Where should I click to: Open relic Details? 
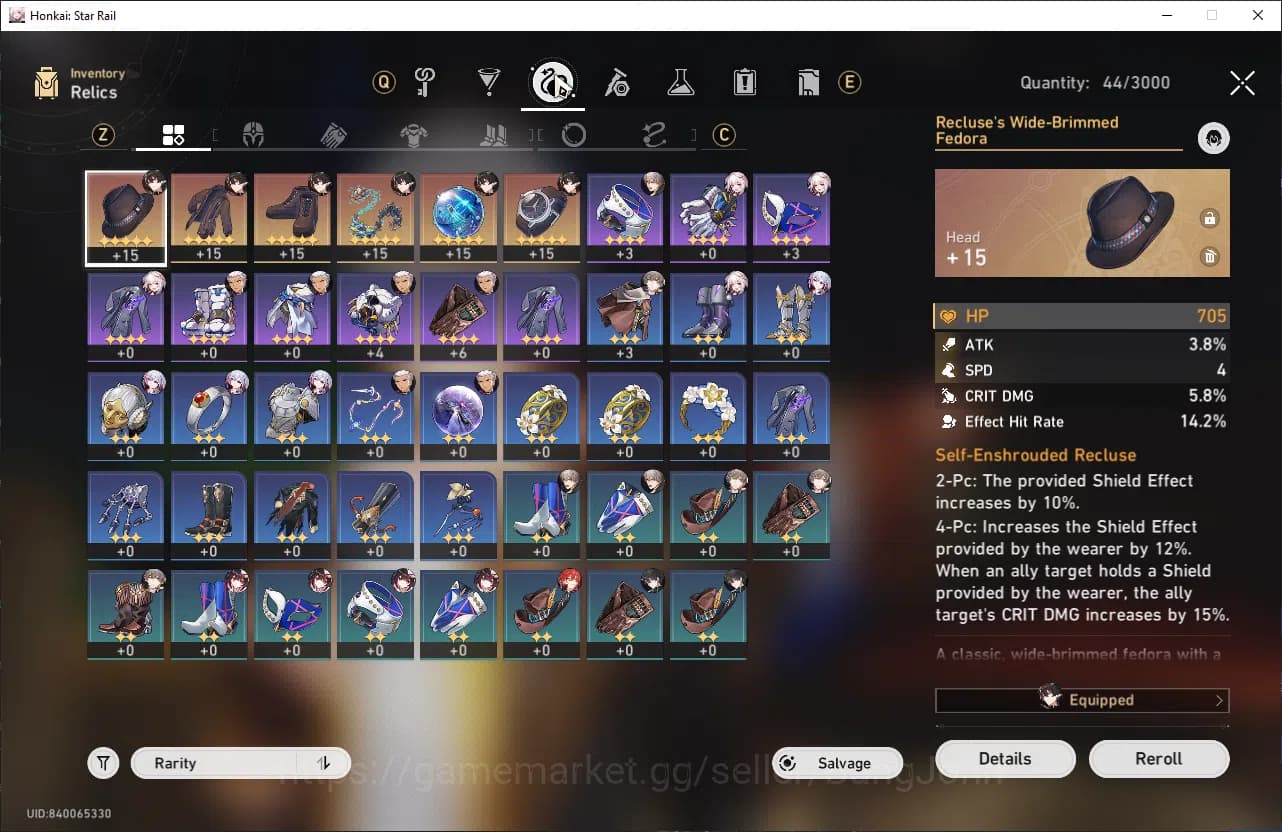1005,759
